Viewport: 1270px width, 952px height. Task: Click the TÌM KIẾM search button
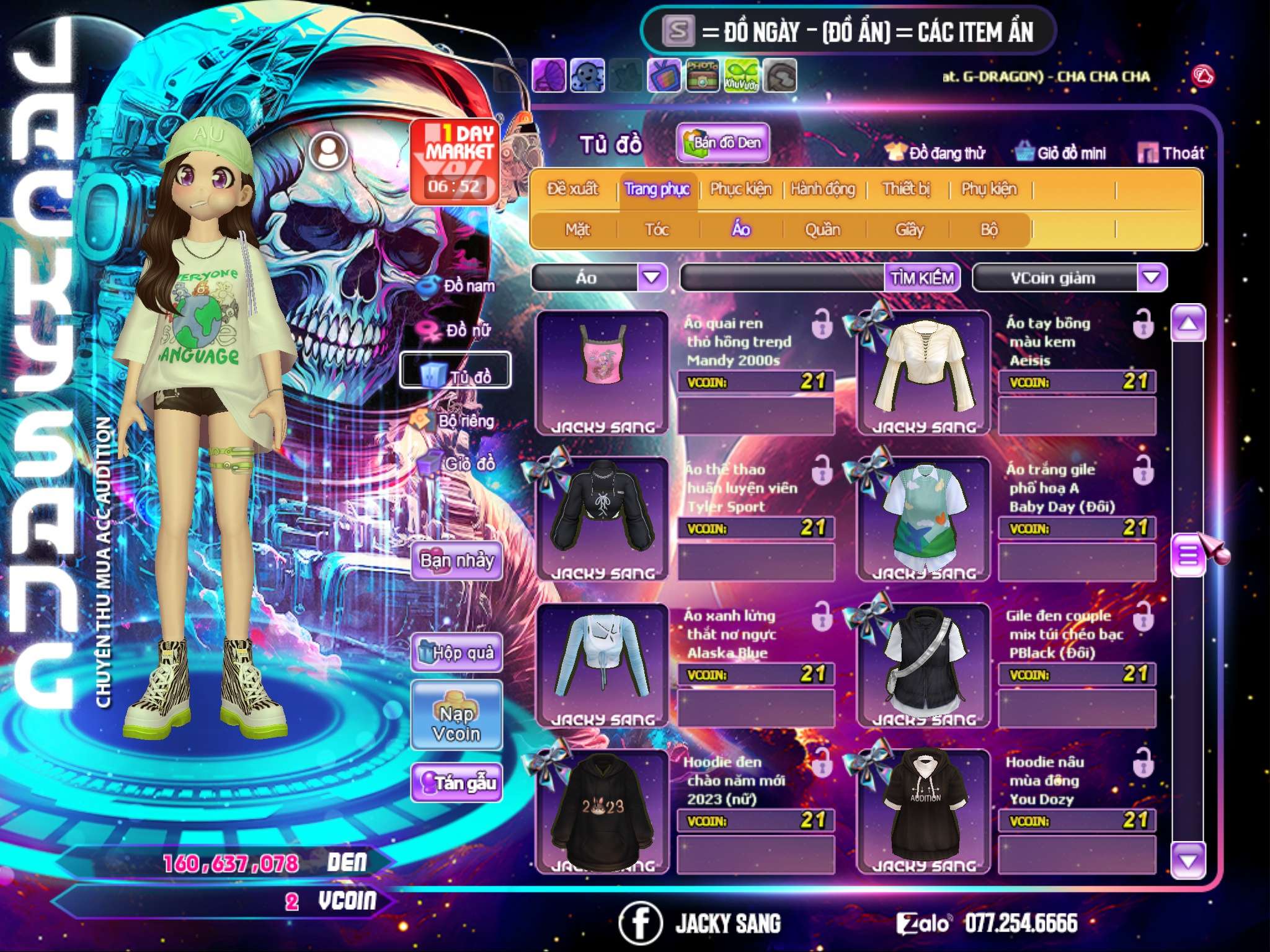[921, 278]
